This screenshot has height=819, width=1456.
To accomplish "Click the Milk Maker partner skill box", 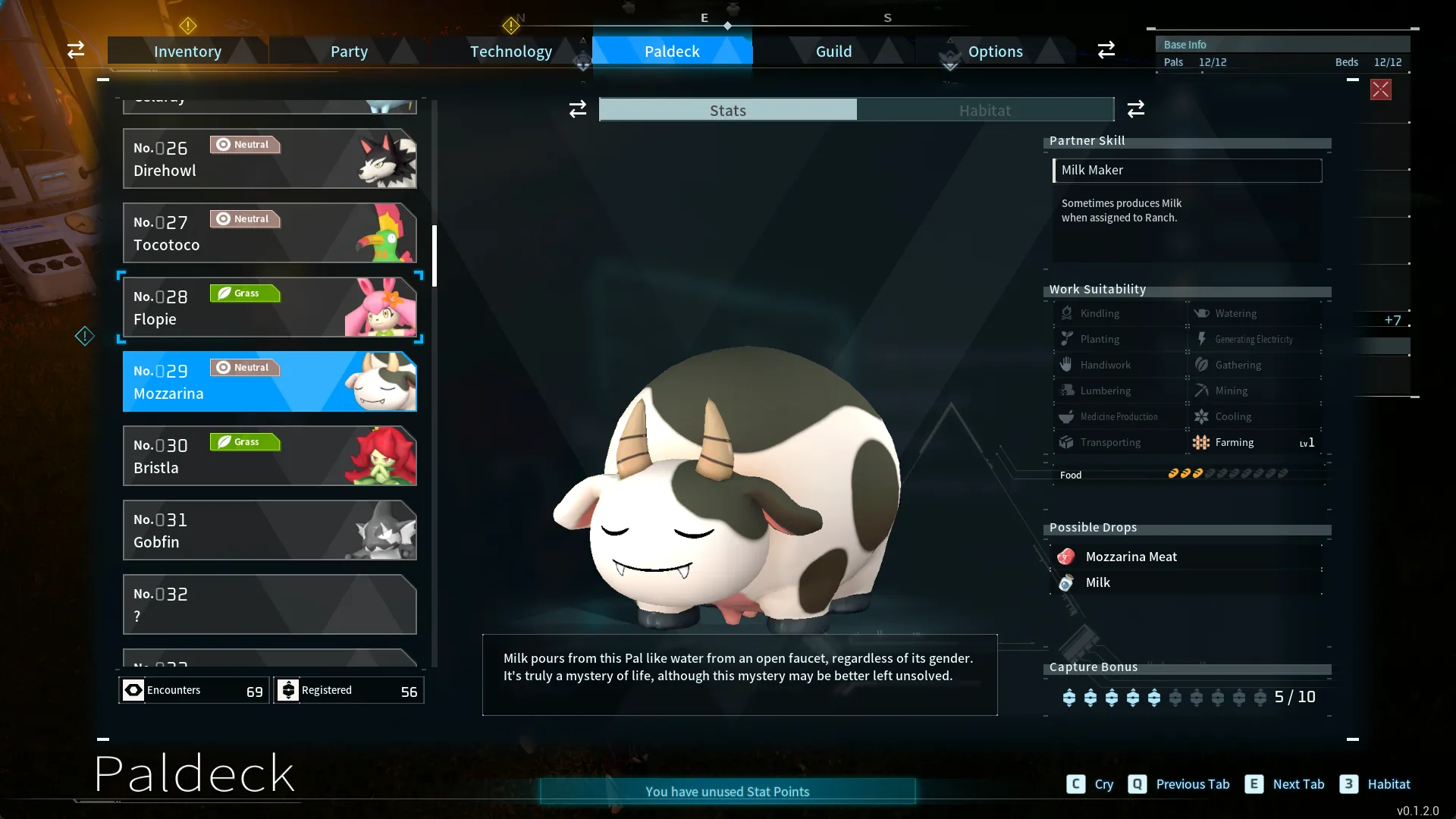I will coord(1187,171).
